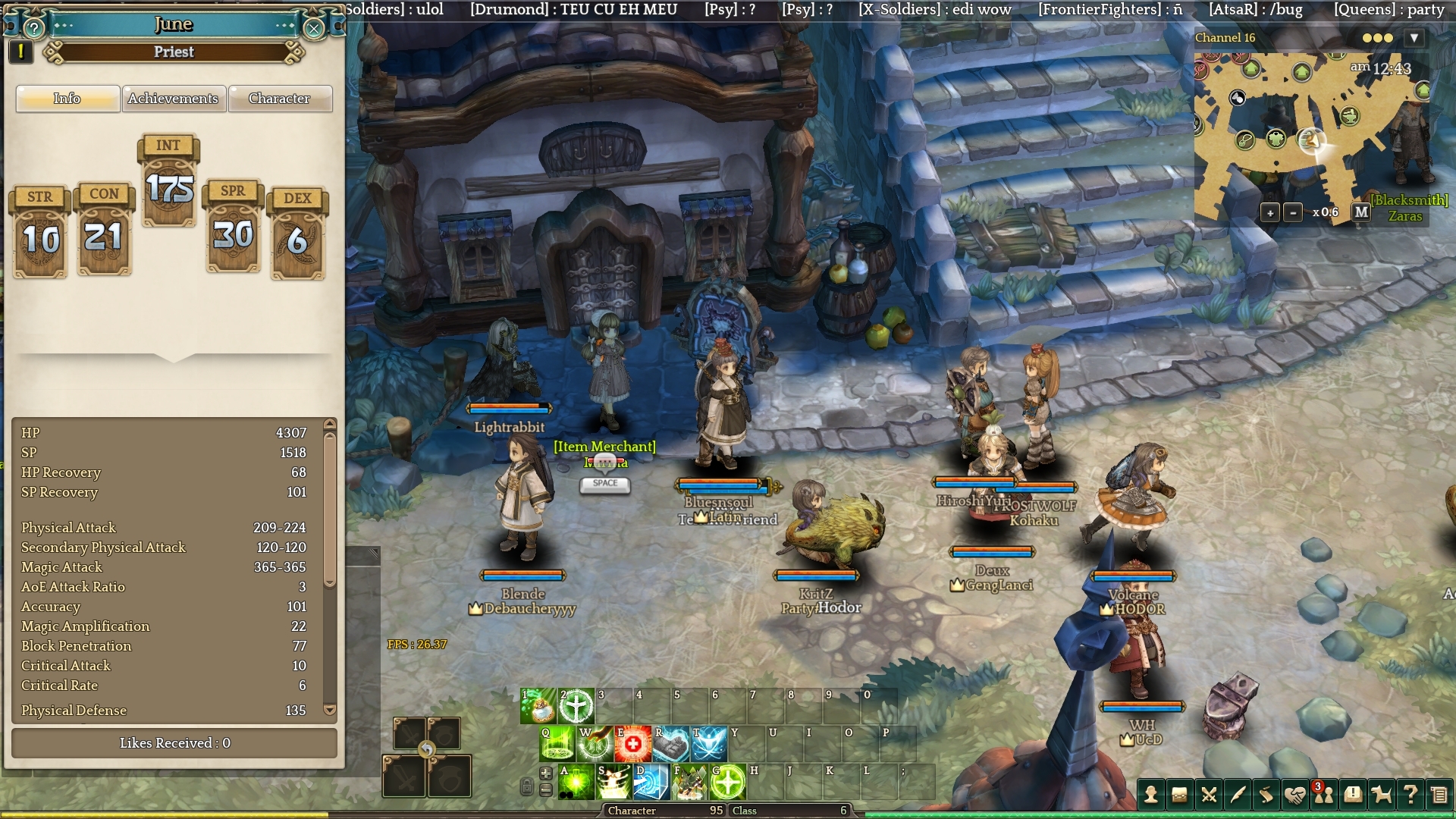This screenshot has width=1456, height=819.
Task: Open the Character tab
Action: [x=279, y=99]
